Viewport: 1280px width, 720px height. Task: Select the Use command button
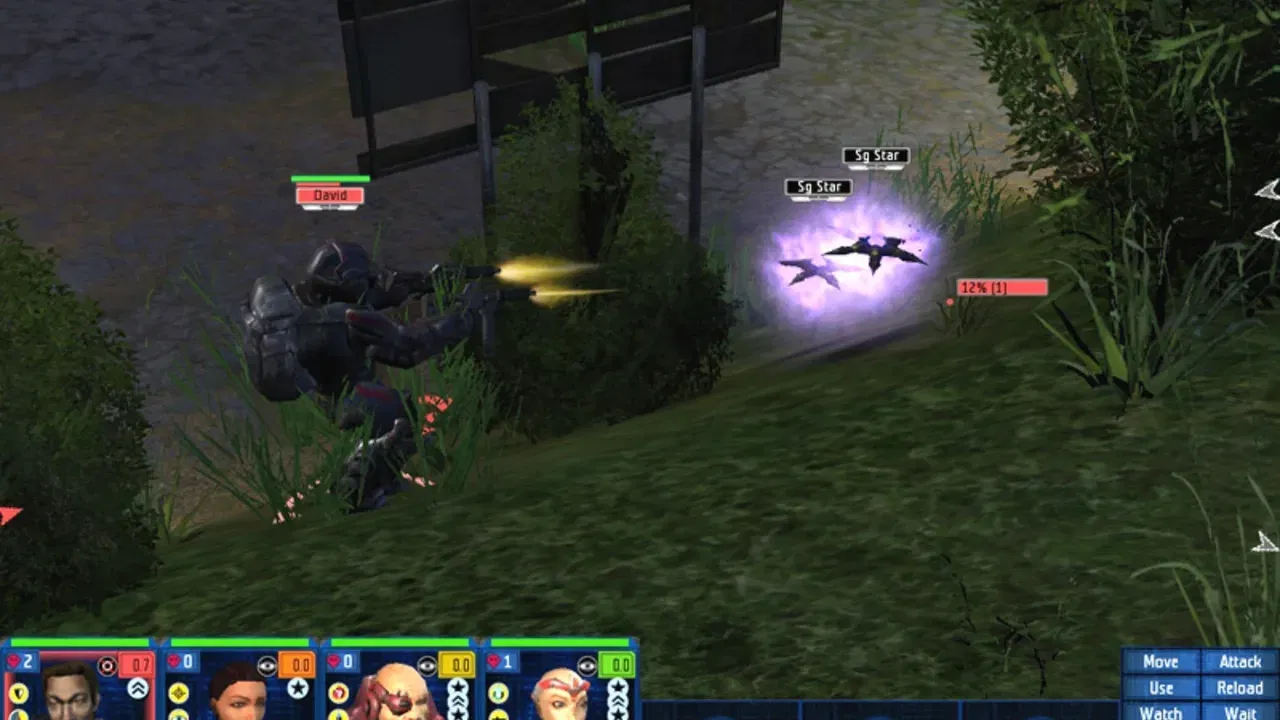click(1162, 688)
